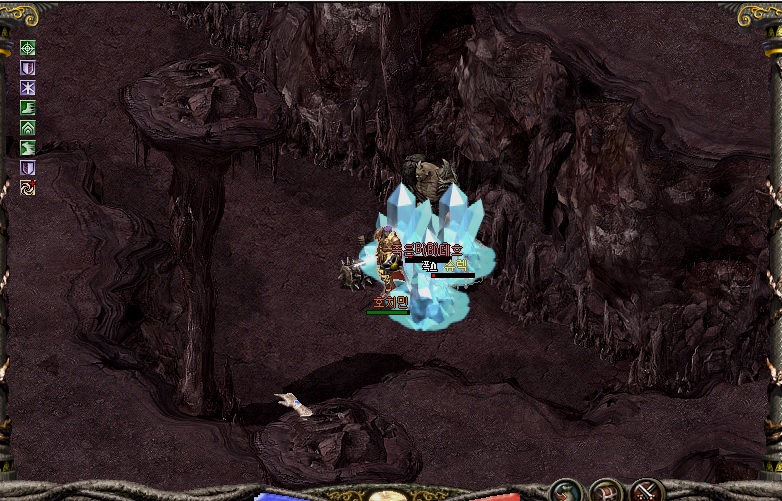Select the green crosshair target icon

(x=28, y=48)
